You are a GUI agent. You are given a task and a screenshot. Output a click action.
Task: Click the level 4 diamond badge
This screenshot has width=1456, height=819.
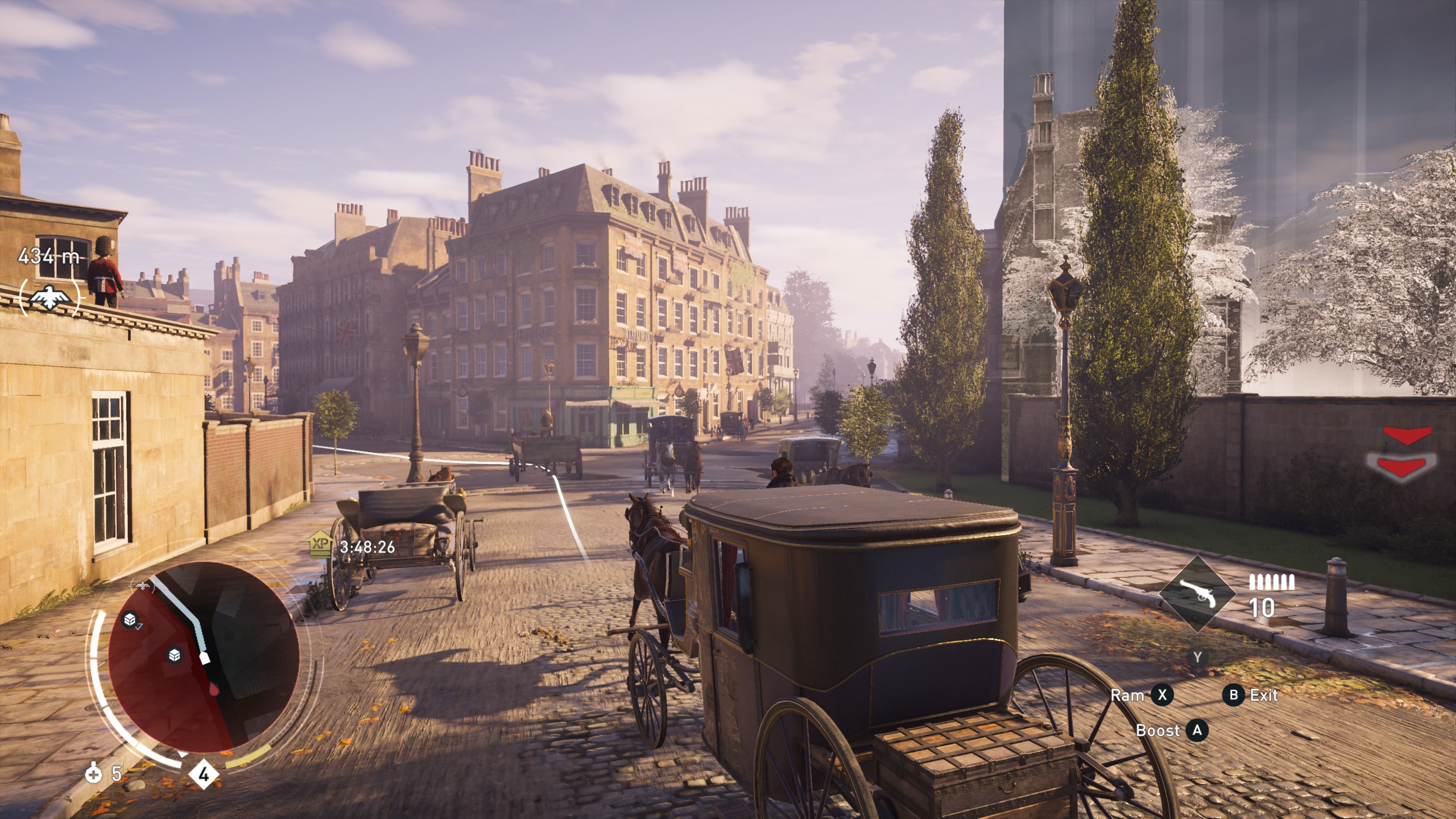(x=204, y=774)
